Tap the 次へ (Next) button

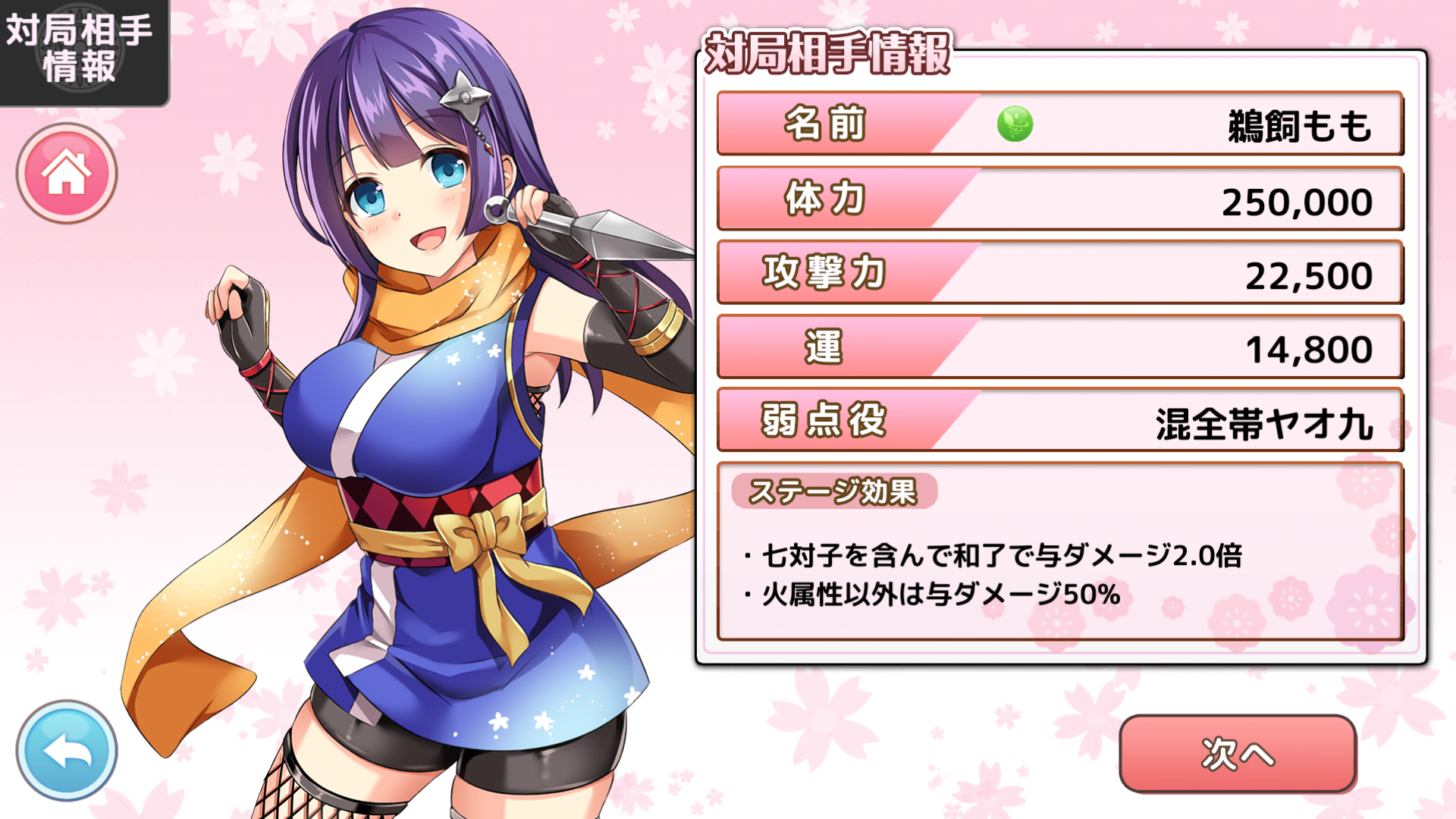(x=1238, y=754)
